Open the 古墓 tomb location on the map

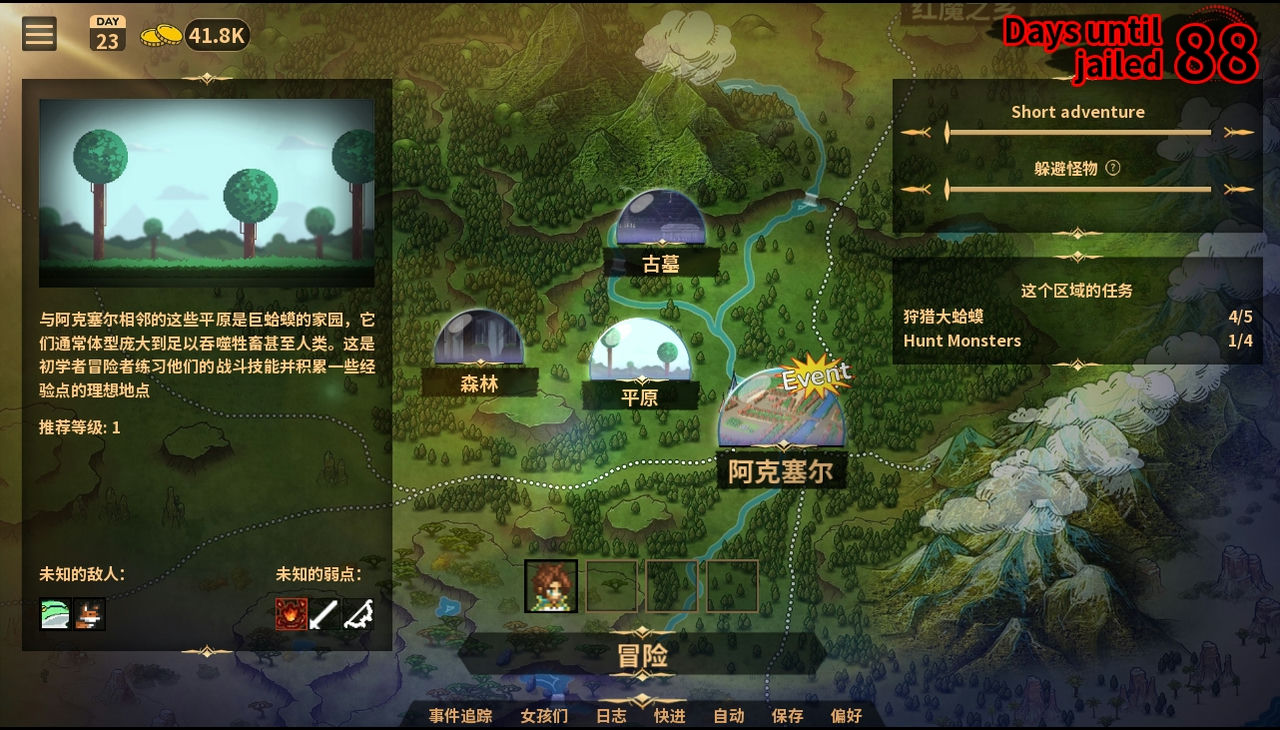tap(659, 232)
